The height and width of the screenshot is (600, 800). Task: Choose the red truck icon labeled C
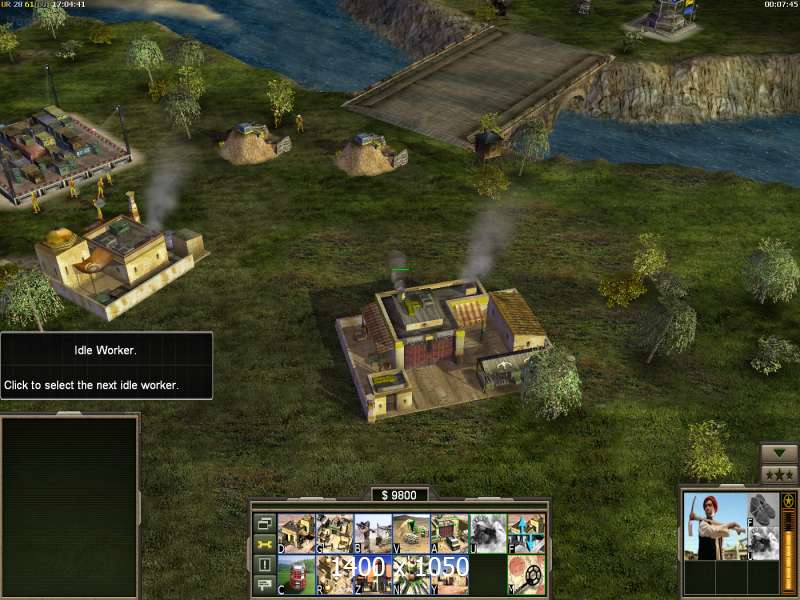296,575
